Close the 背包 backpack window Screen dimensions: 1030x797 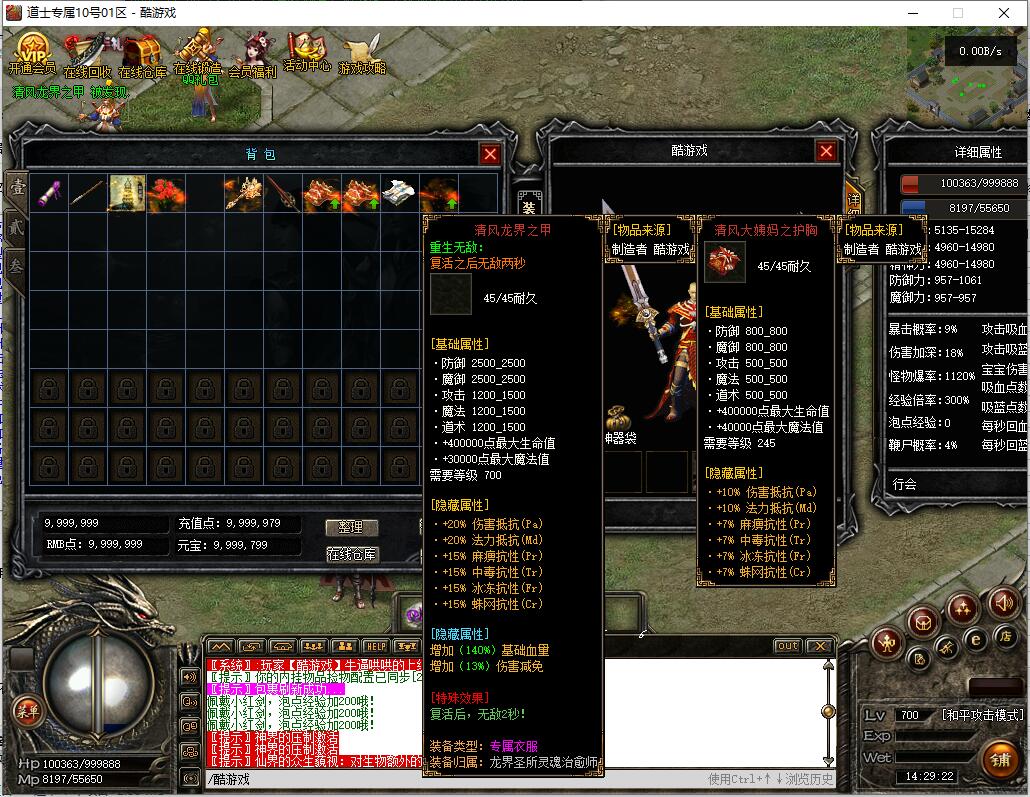[x=490, y=154]
